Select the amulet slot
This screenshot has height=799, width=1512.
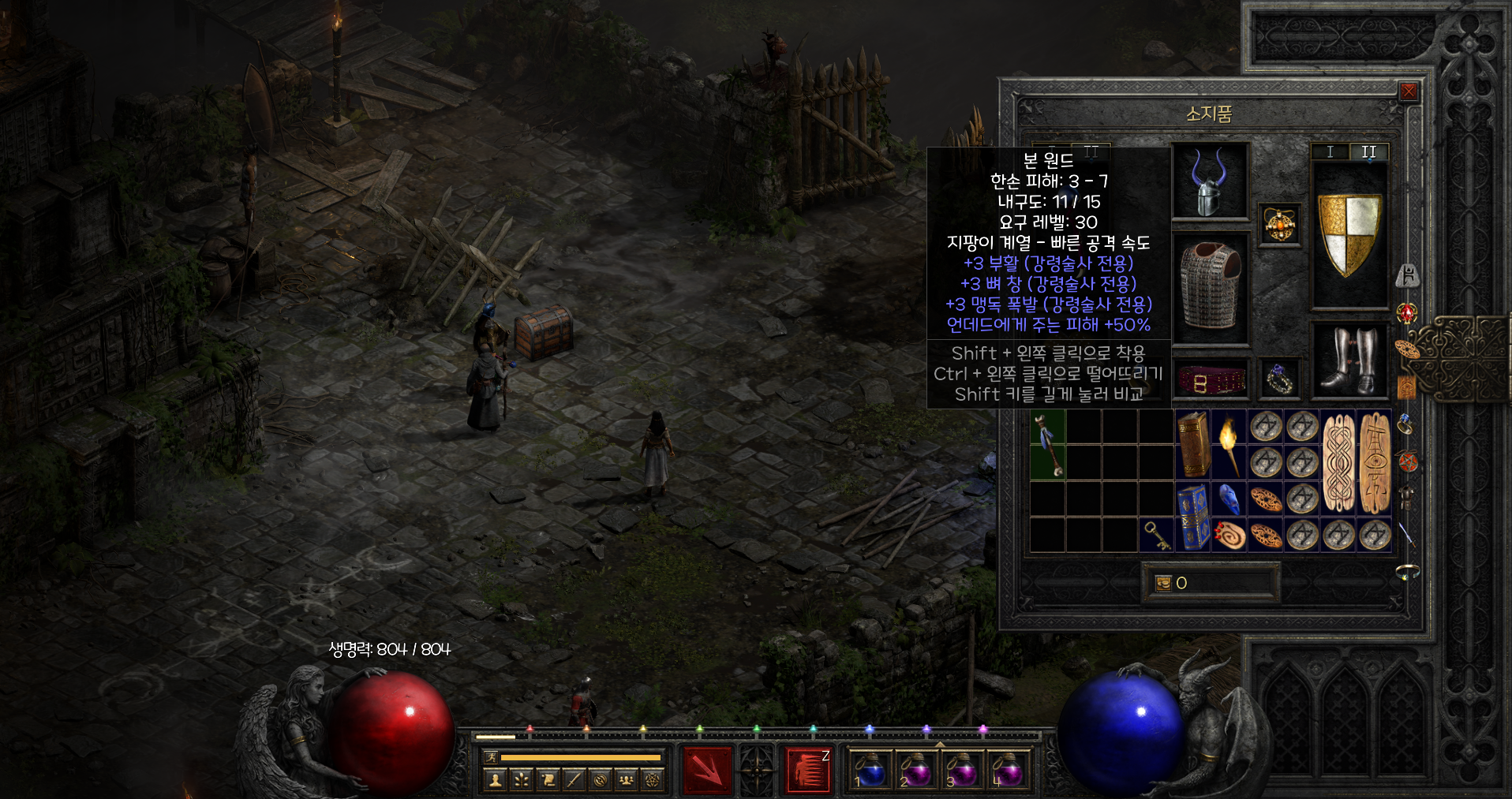tap(1278, 224)
